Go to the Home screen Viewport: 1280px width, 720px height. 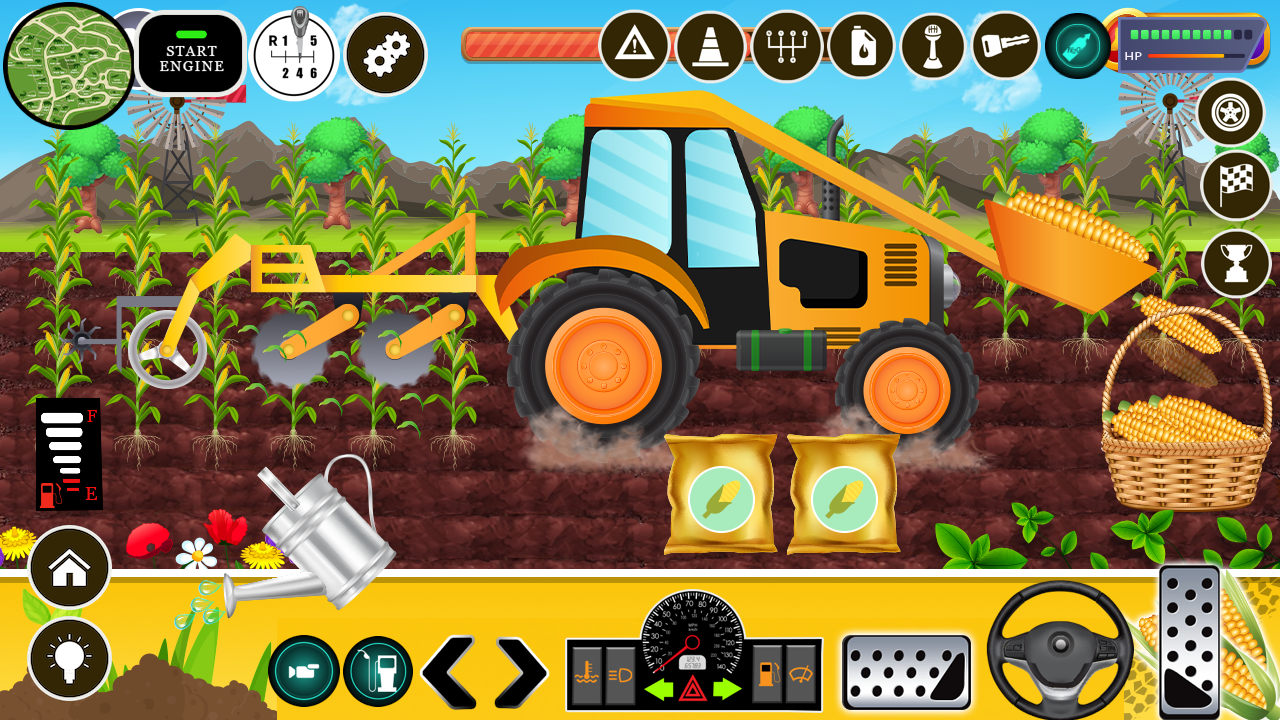tap(67, 568)
